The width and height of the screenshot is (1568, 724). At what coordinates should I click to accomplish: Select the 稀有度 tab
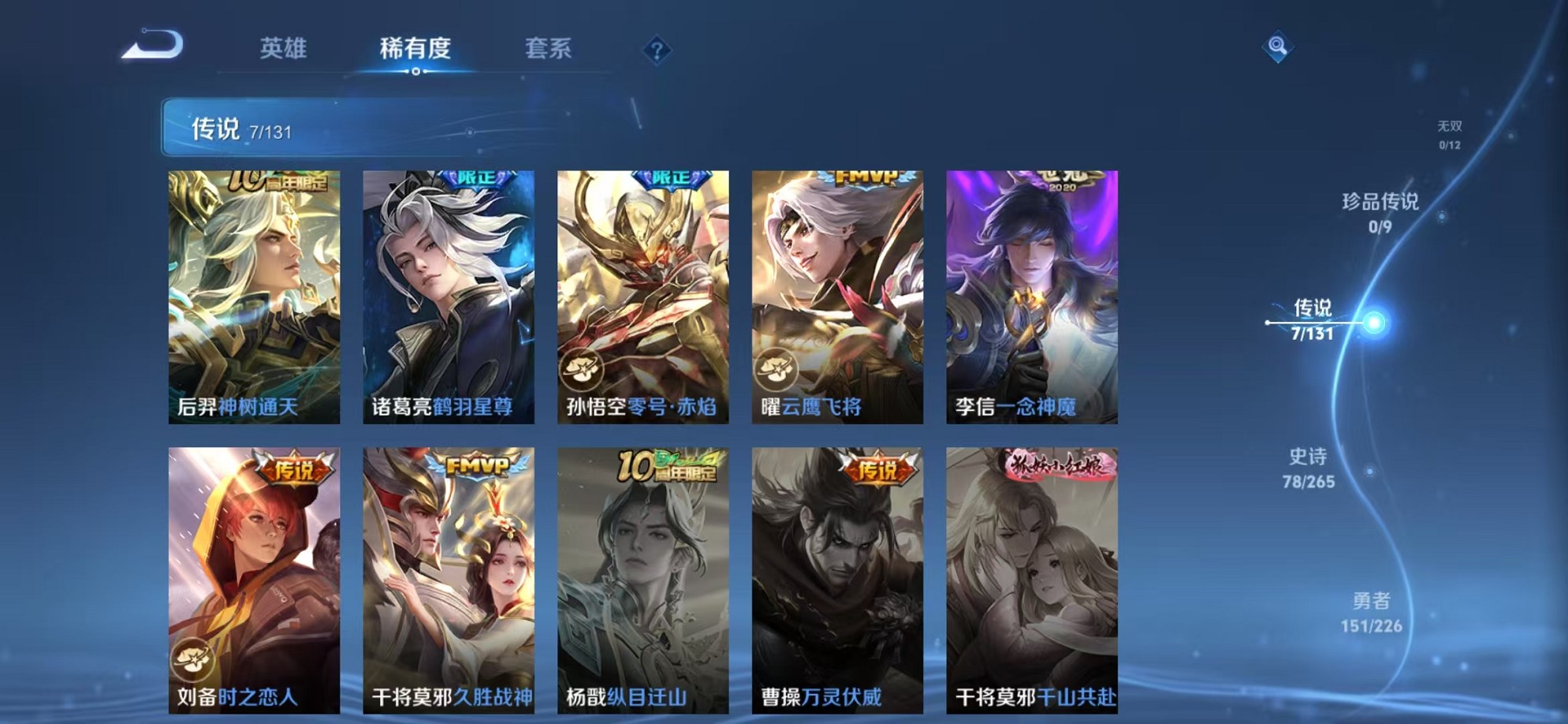pyautogui.click(x=415, y=49)
